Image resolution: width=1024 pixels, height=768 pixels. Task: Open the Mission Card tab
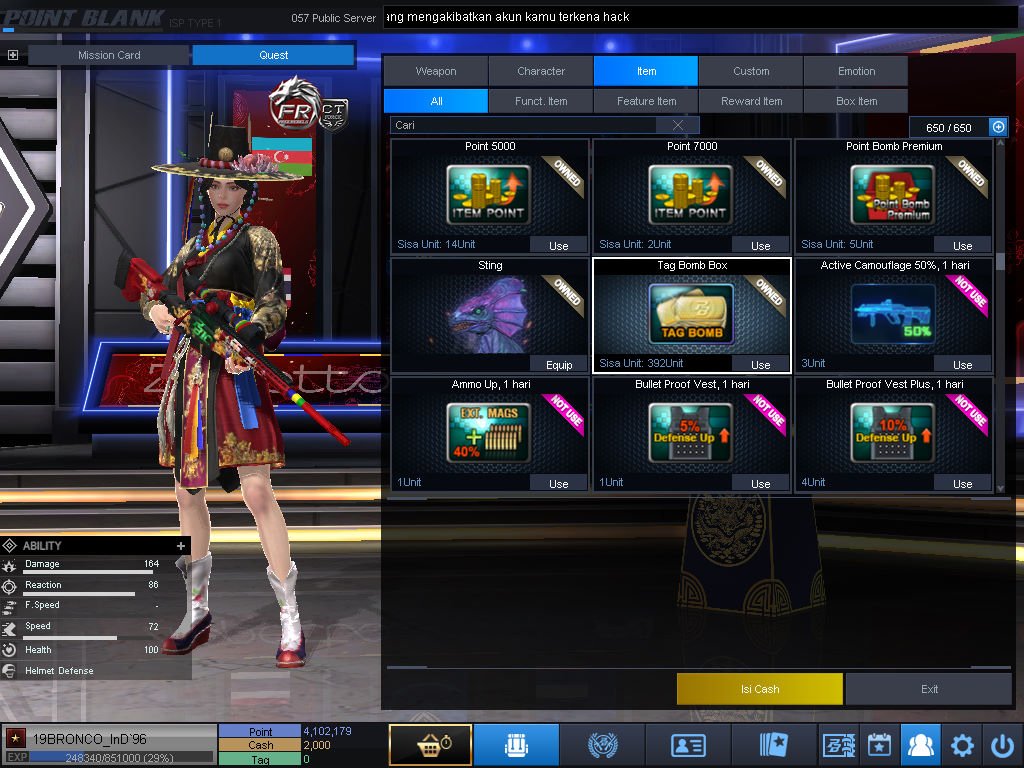click(109, 55)
